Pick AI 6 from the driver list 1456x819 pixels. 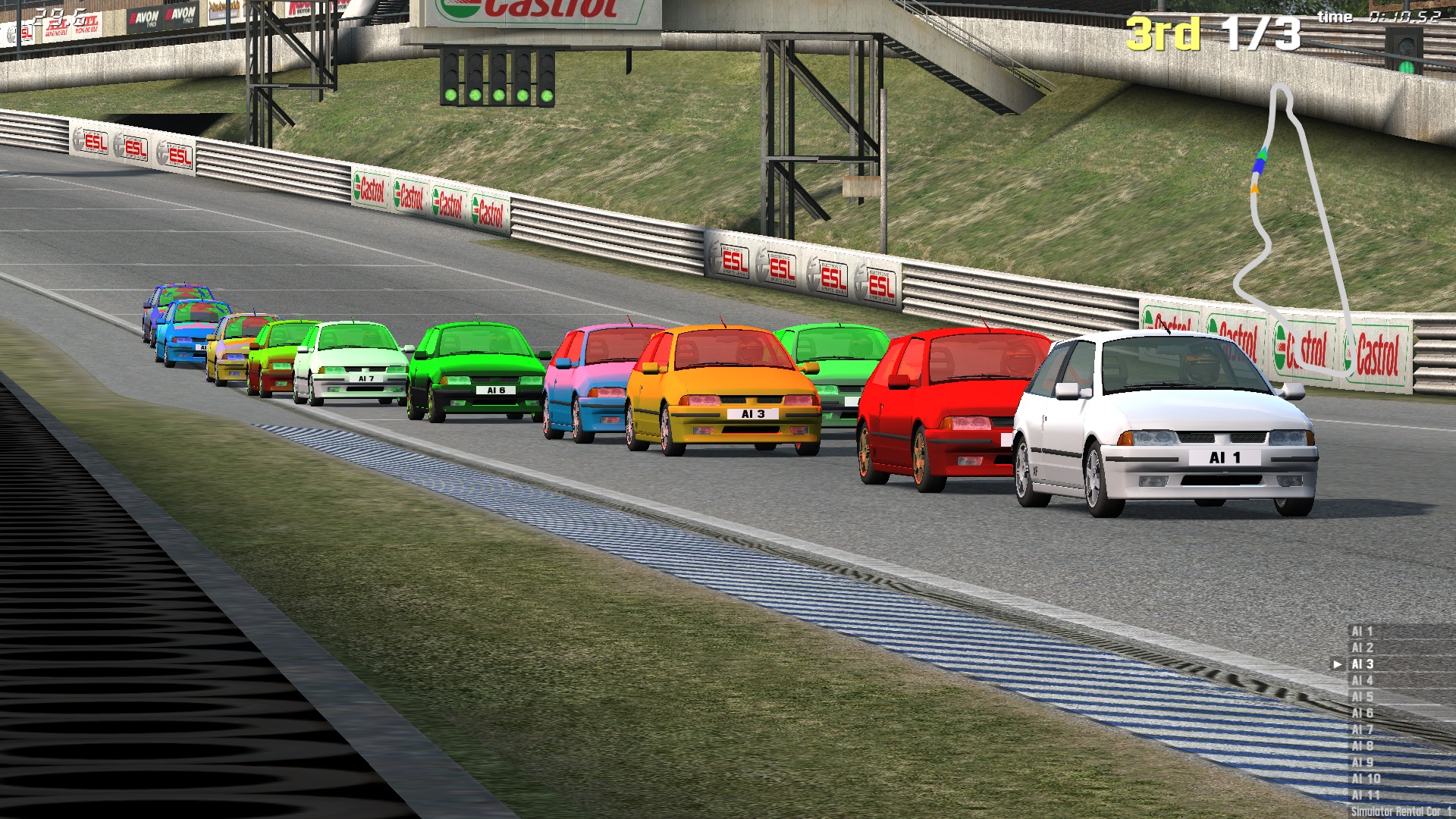(1363, 713)
